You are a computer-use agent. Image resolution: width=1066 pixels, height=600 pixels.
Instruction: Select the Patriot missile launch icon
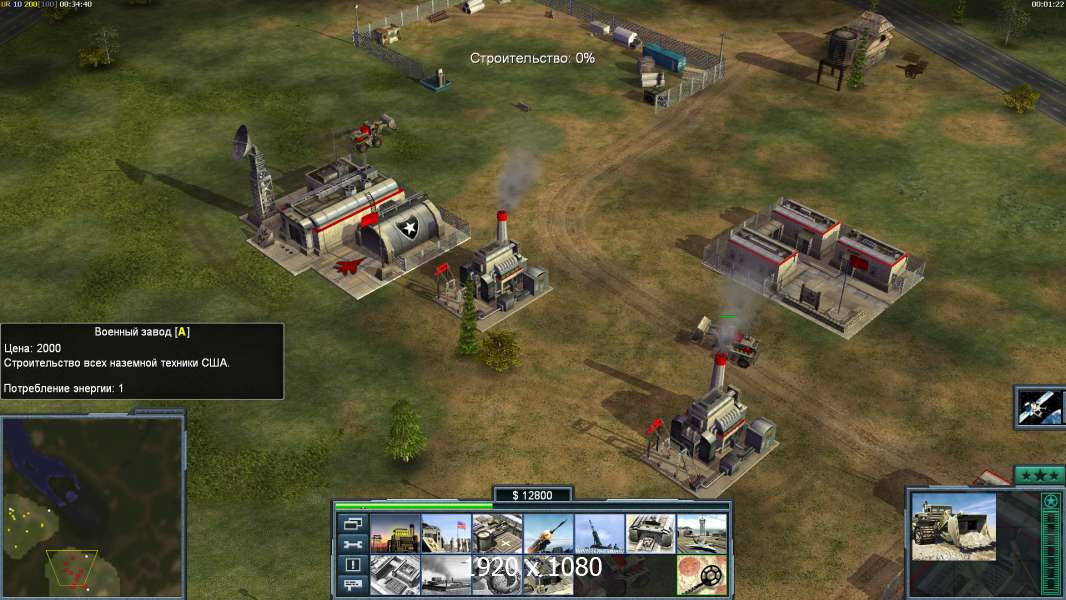click(548, 534)
